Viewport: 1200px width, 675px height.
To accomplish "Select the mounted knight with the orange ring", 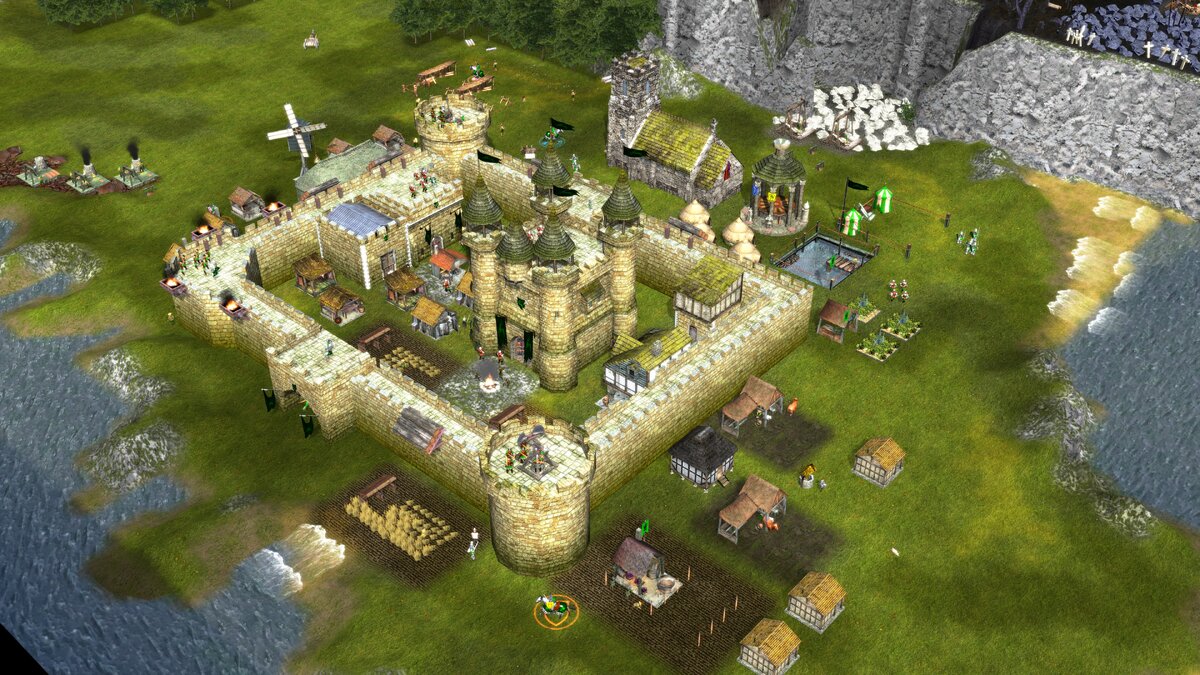I will [554, 607].
